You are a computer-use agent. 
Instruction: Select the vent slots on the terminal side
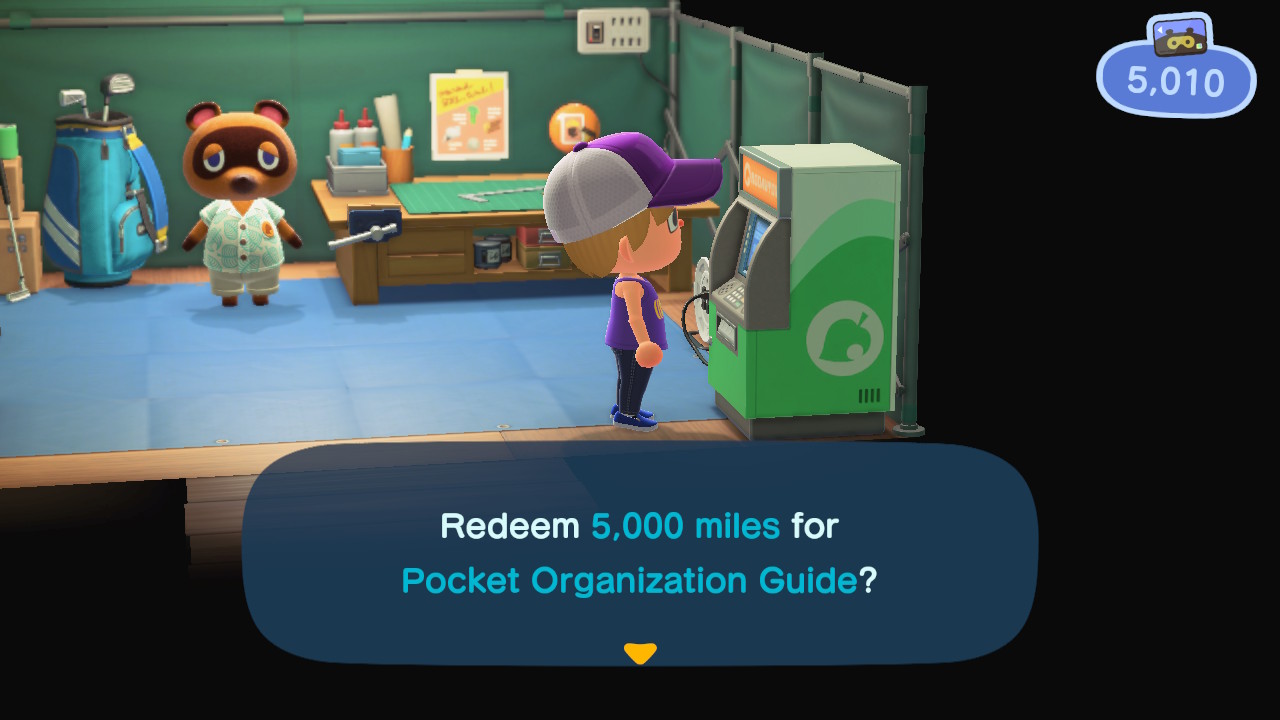point(866,395)
